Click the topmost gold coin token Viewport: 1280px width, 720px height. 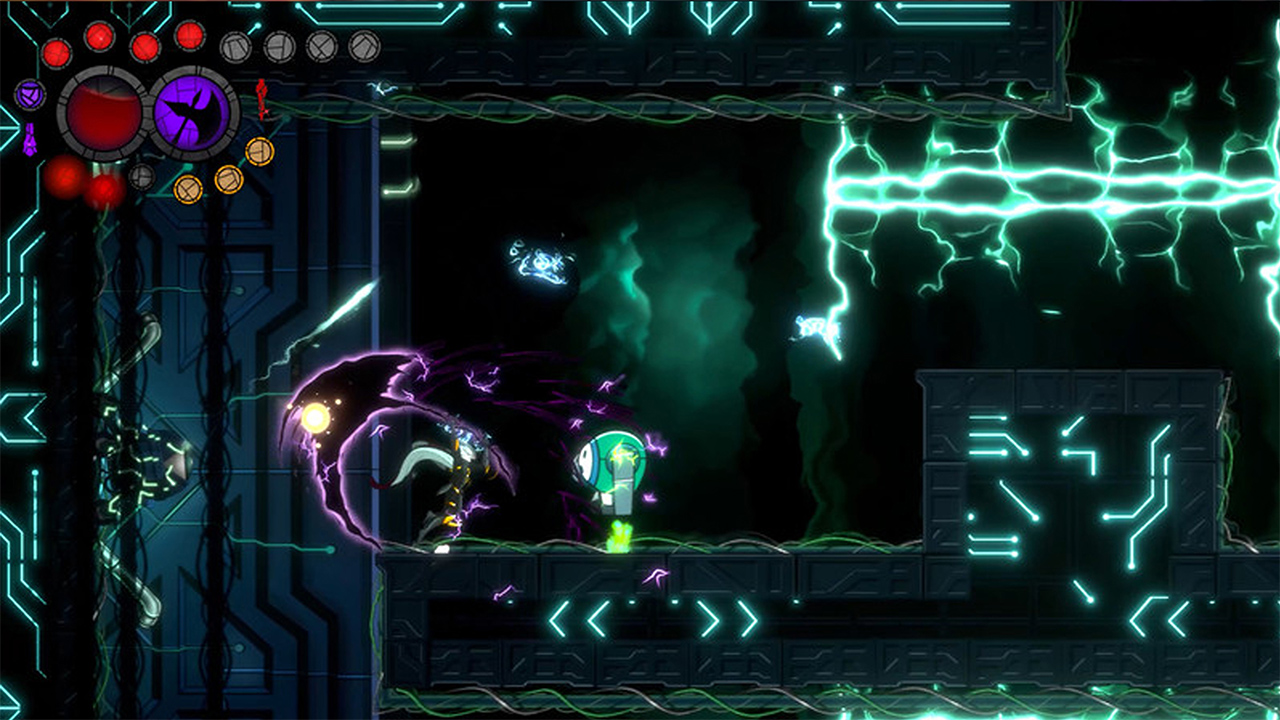pos(259,152)
